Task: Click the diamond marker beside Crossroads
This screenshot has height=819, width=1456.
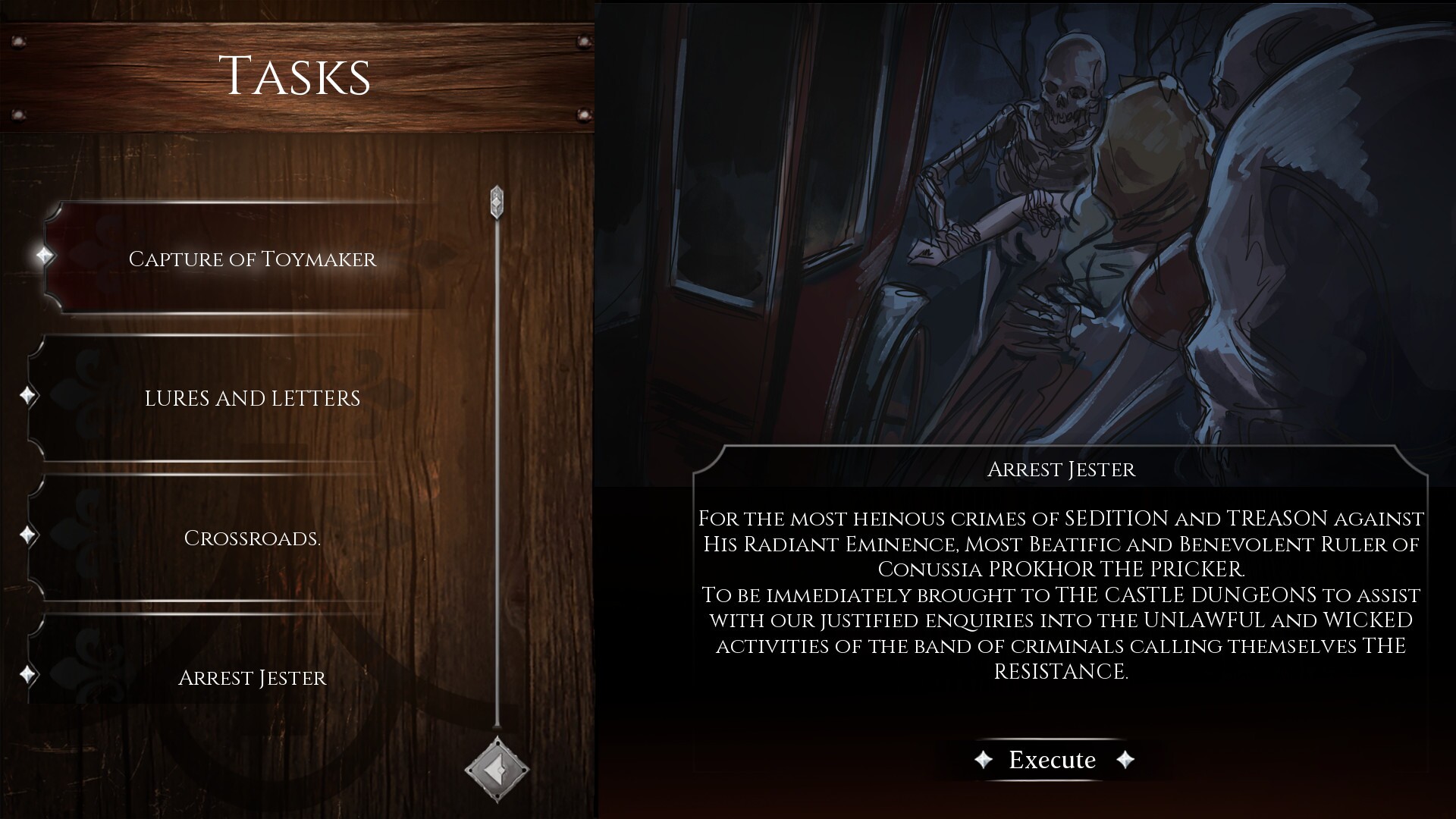Action: pos(28,535)
